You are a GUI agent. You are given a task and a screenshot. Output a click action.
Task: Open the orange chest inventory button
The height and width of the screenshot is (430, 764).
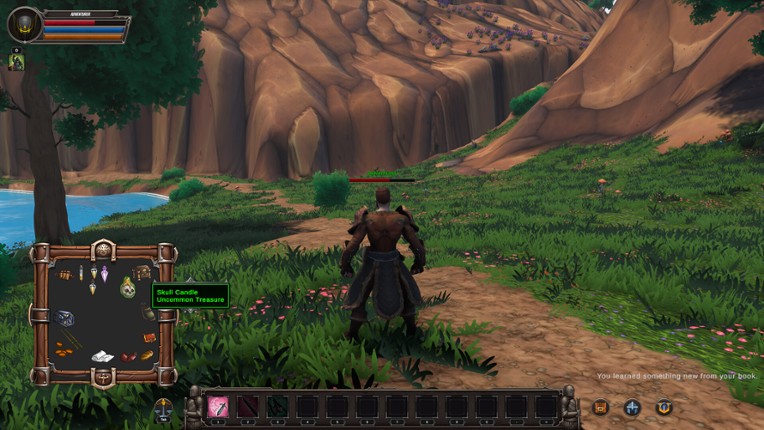coord(600,407)
